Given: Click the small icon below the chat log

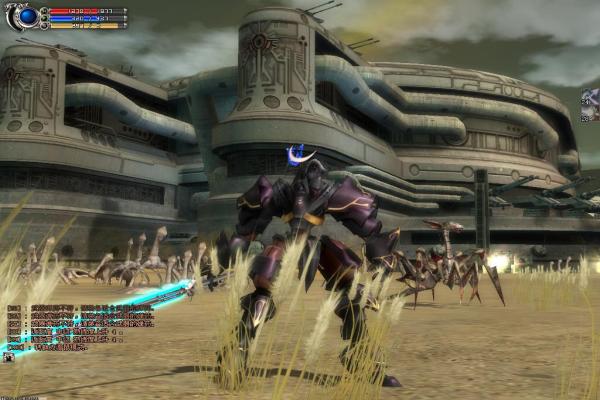Looking at the screenshot, I should (8, 355).
